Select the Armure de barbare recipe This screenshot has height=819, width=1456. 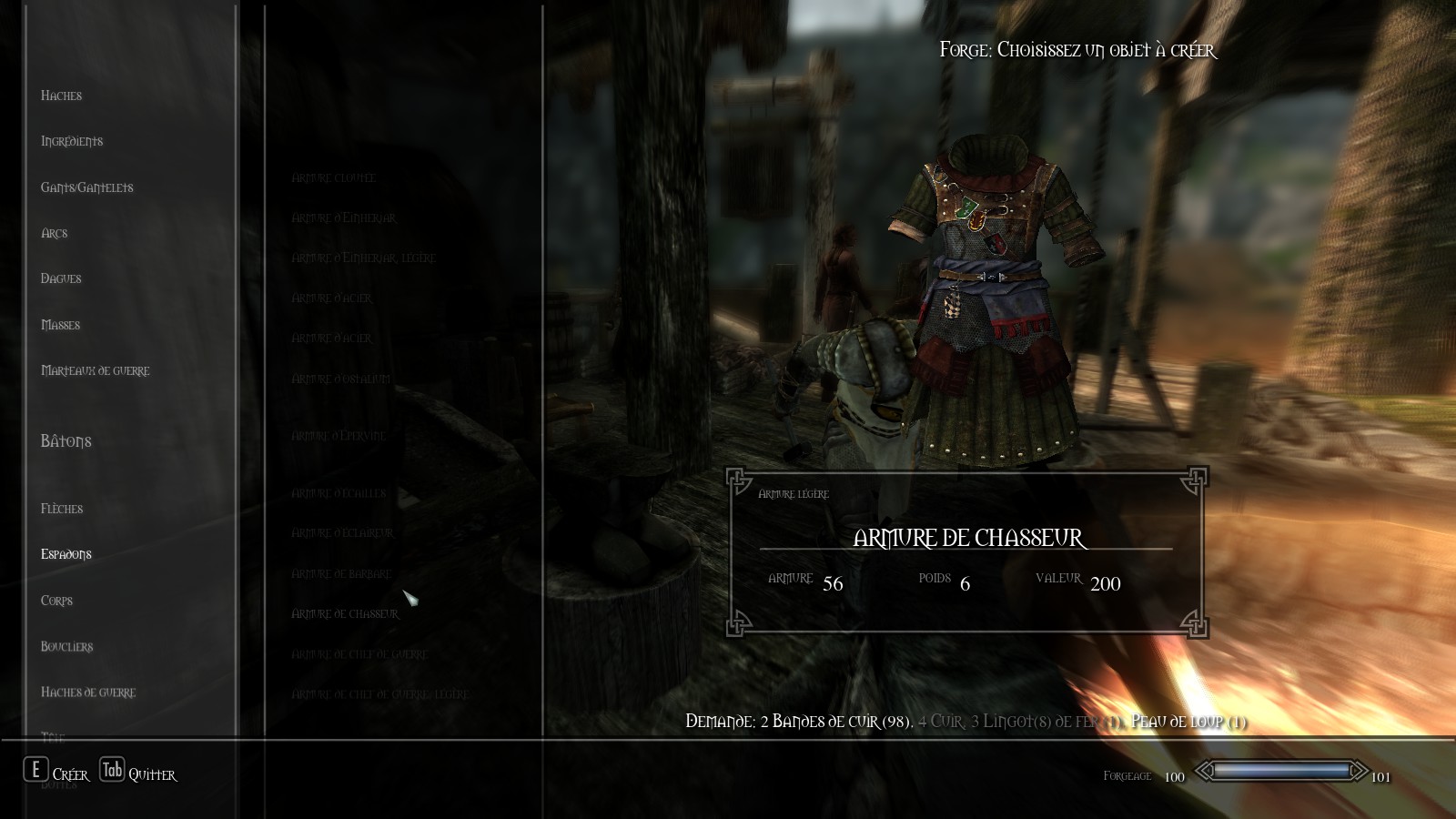click(341, 574)
